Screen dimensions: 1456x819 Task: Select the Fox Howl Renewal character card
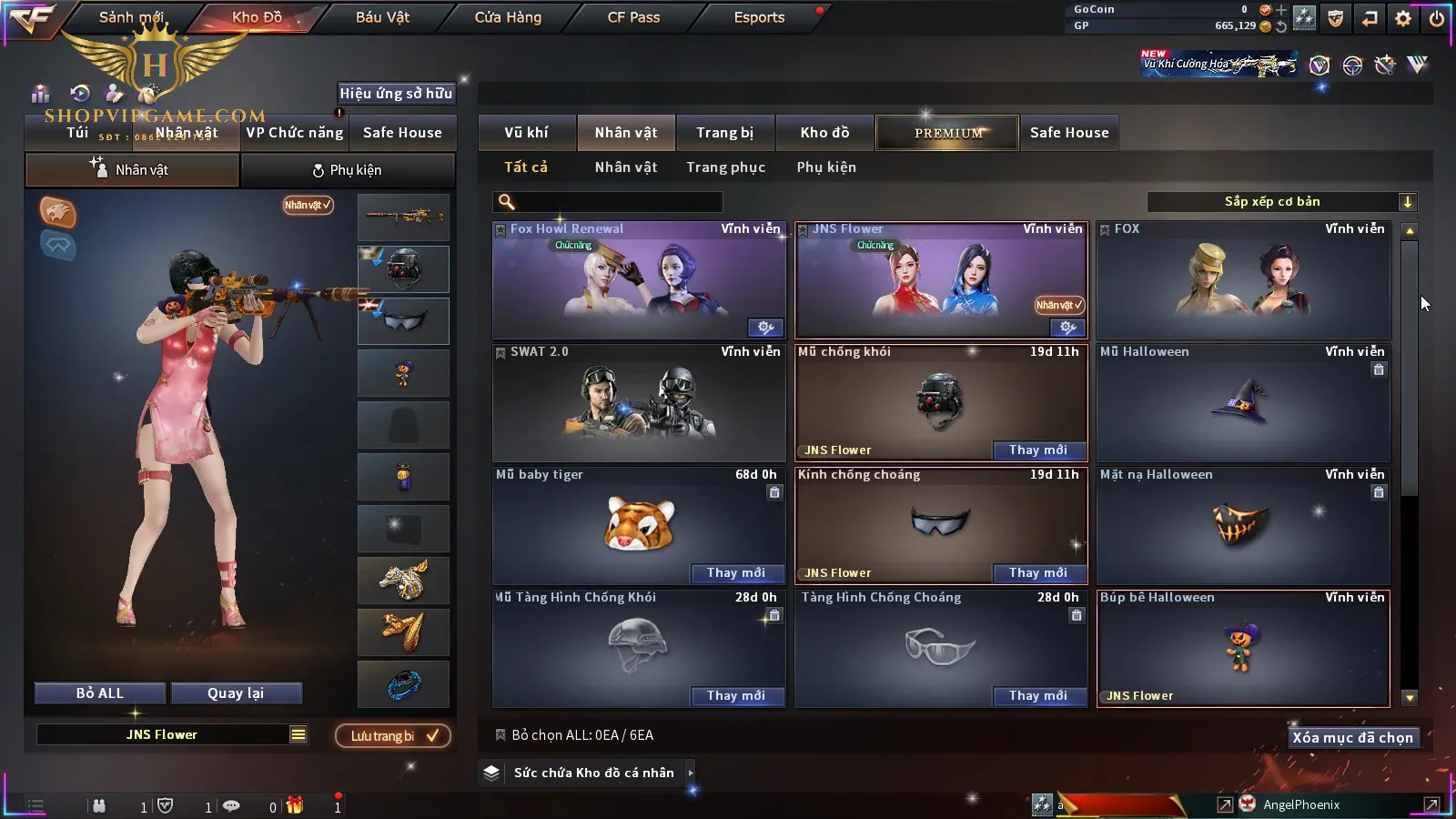(x=638, y=282)
